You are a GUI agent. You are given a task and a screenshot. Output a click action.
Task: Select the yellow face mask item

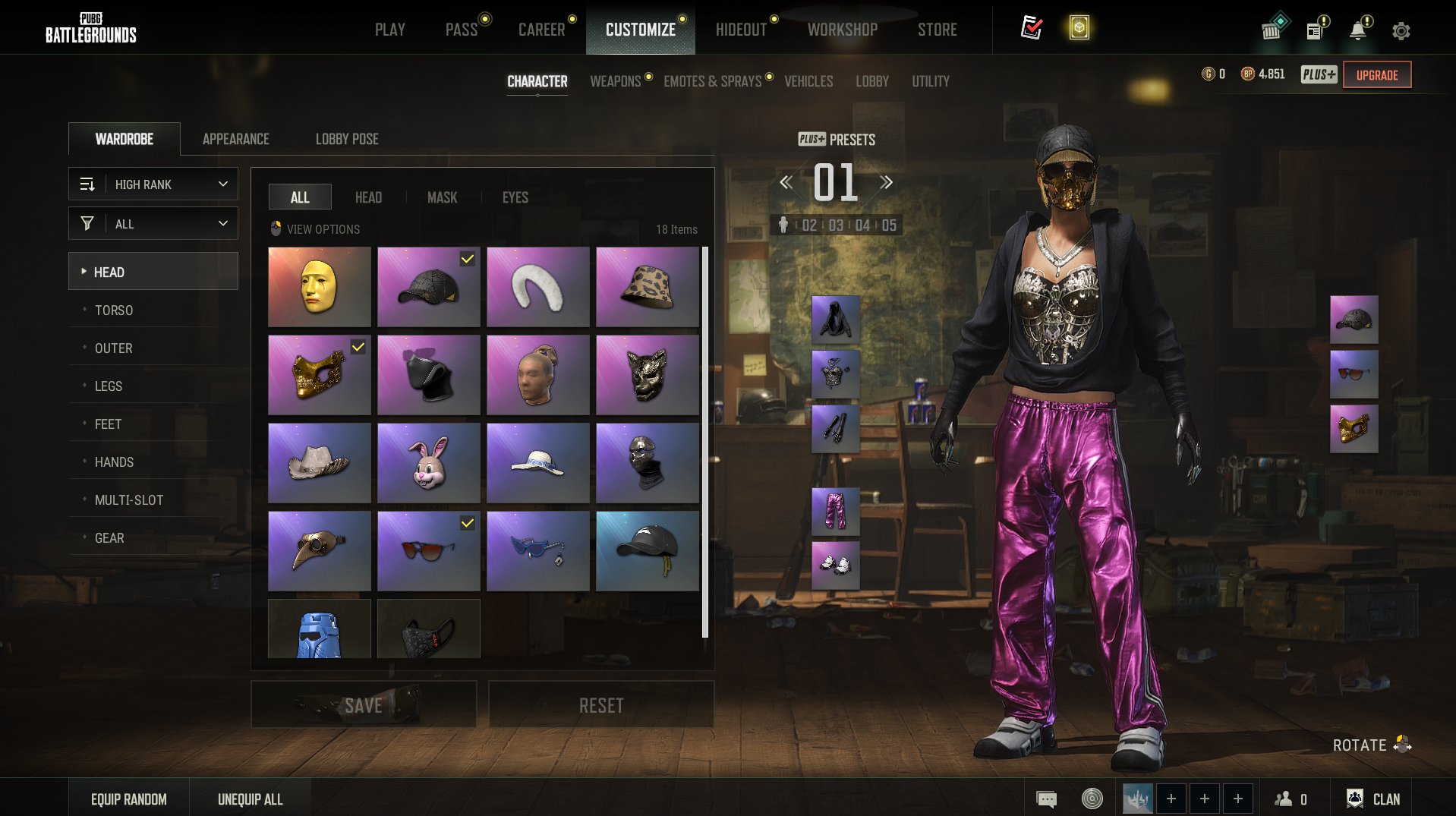320,287
